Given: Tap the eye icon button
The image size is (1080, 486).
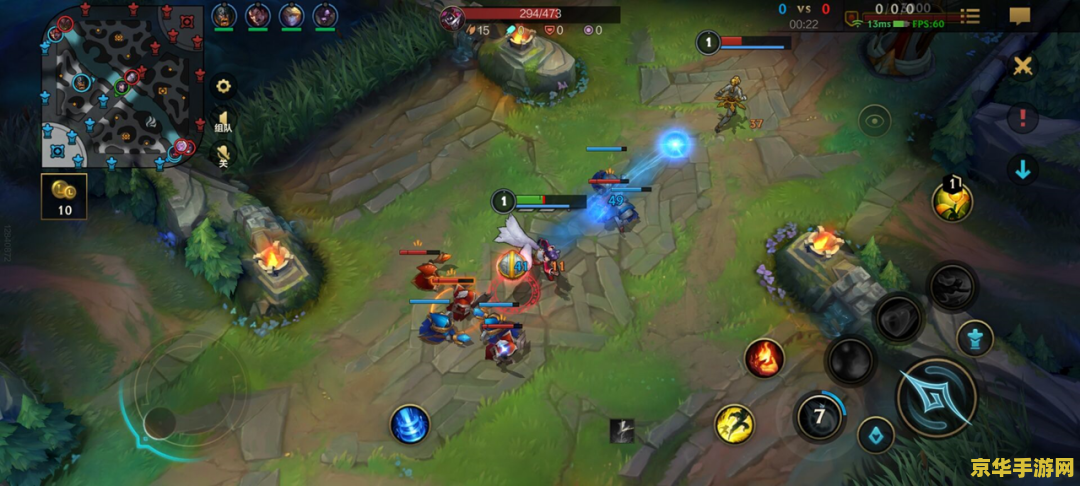Looking at the screenshot, I should coord(875,120).
